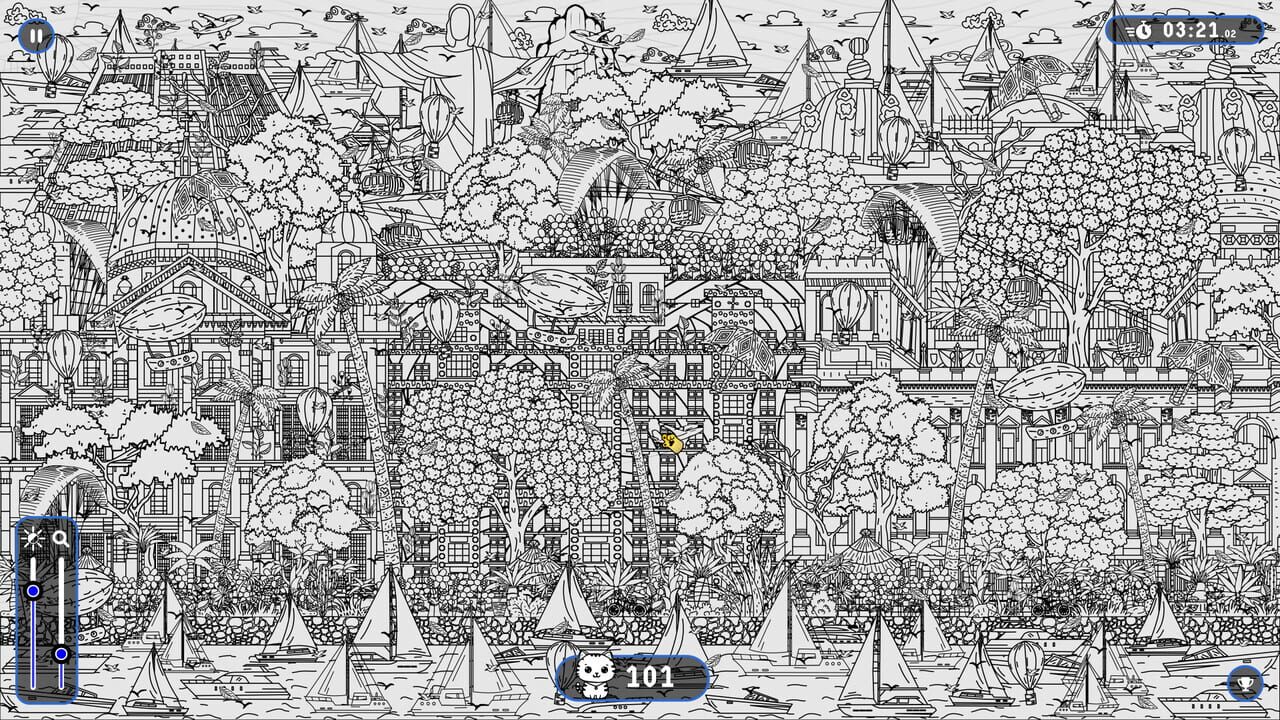Click the airplane in the top-left sky
This screenshot has height=720, width=1280.
pyautogui.click(x=217, y=24)
